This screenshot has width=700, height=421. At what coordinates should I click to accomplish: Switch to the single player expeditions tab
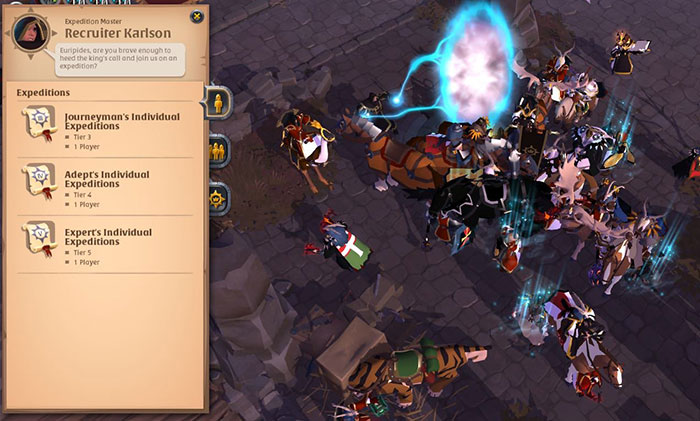tap(218, 101)
